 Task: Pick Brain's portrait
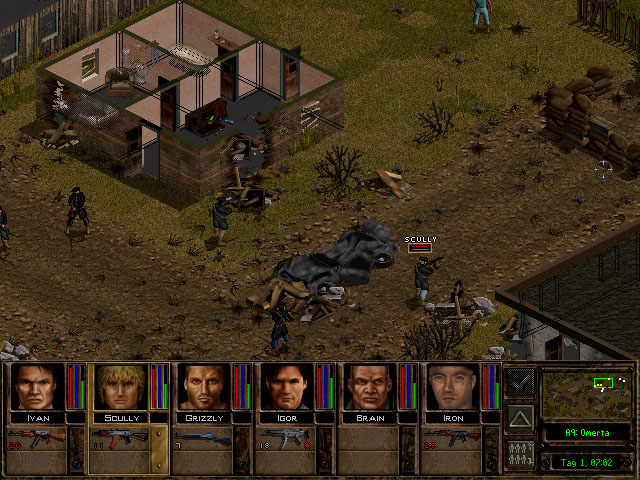click(x=371, y=386)
